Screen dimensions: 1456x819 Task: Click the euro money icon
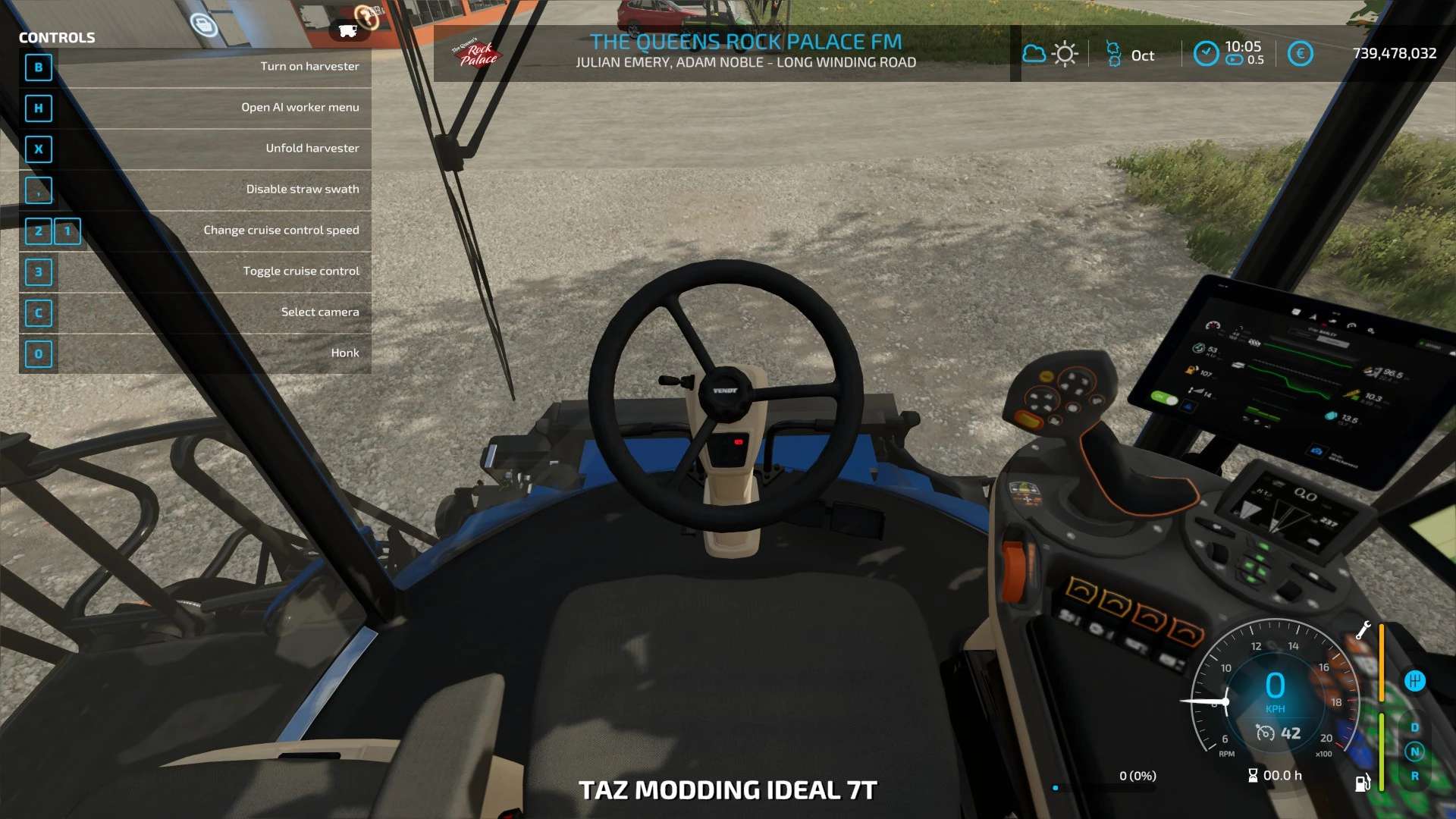click(x=1300, y=54)
